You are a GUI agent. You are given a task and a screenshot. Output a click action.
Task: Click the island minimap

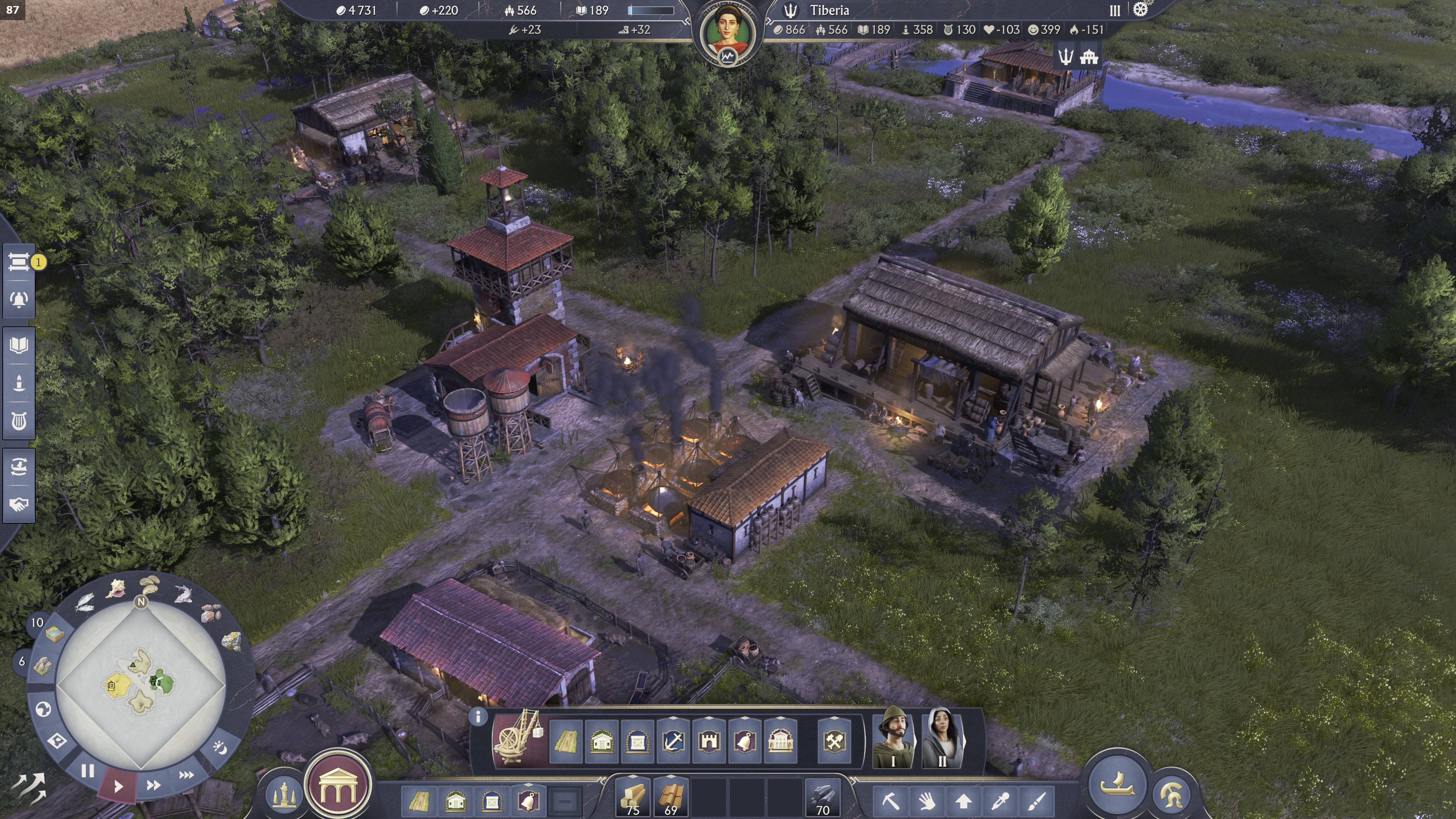pyautogui.click(x=141, y=684)
